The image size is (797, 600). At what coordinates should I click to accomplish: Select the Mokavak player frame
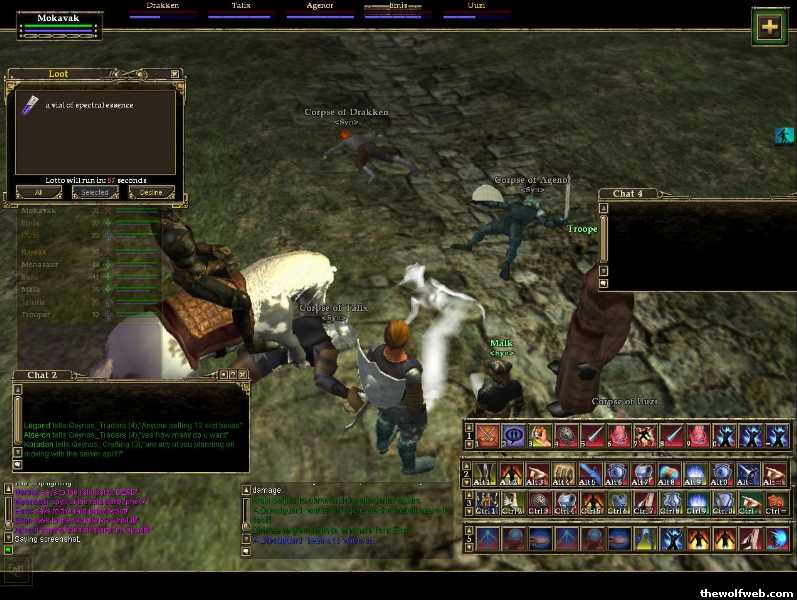pyautogui.click(x=59, y=25)
